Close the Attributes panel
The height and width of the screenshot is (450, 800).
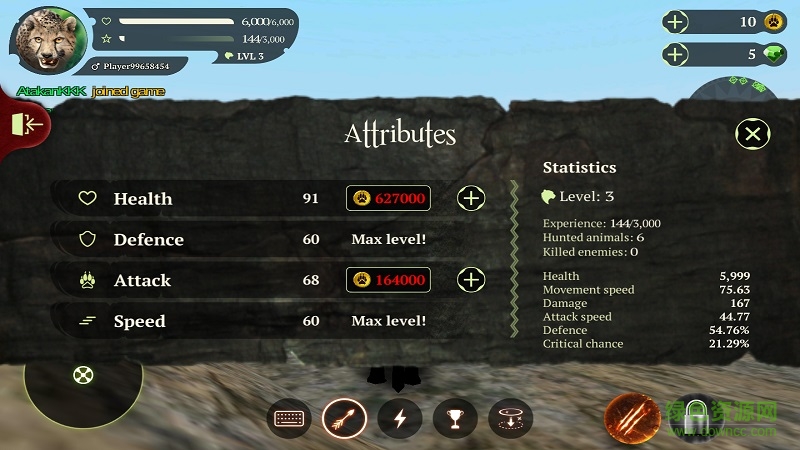pyautogui.click(x=753, y=134)
